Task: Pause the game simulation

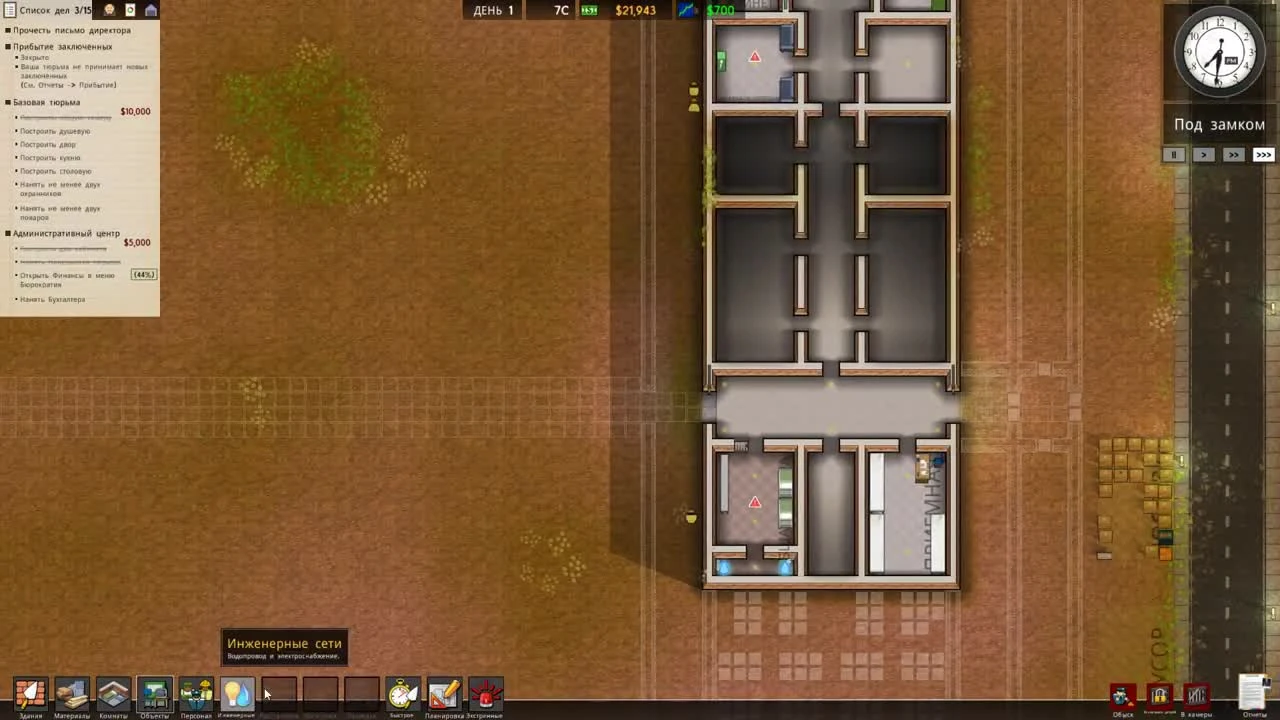Action: (x=1173, y=154)
